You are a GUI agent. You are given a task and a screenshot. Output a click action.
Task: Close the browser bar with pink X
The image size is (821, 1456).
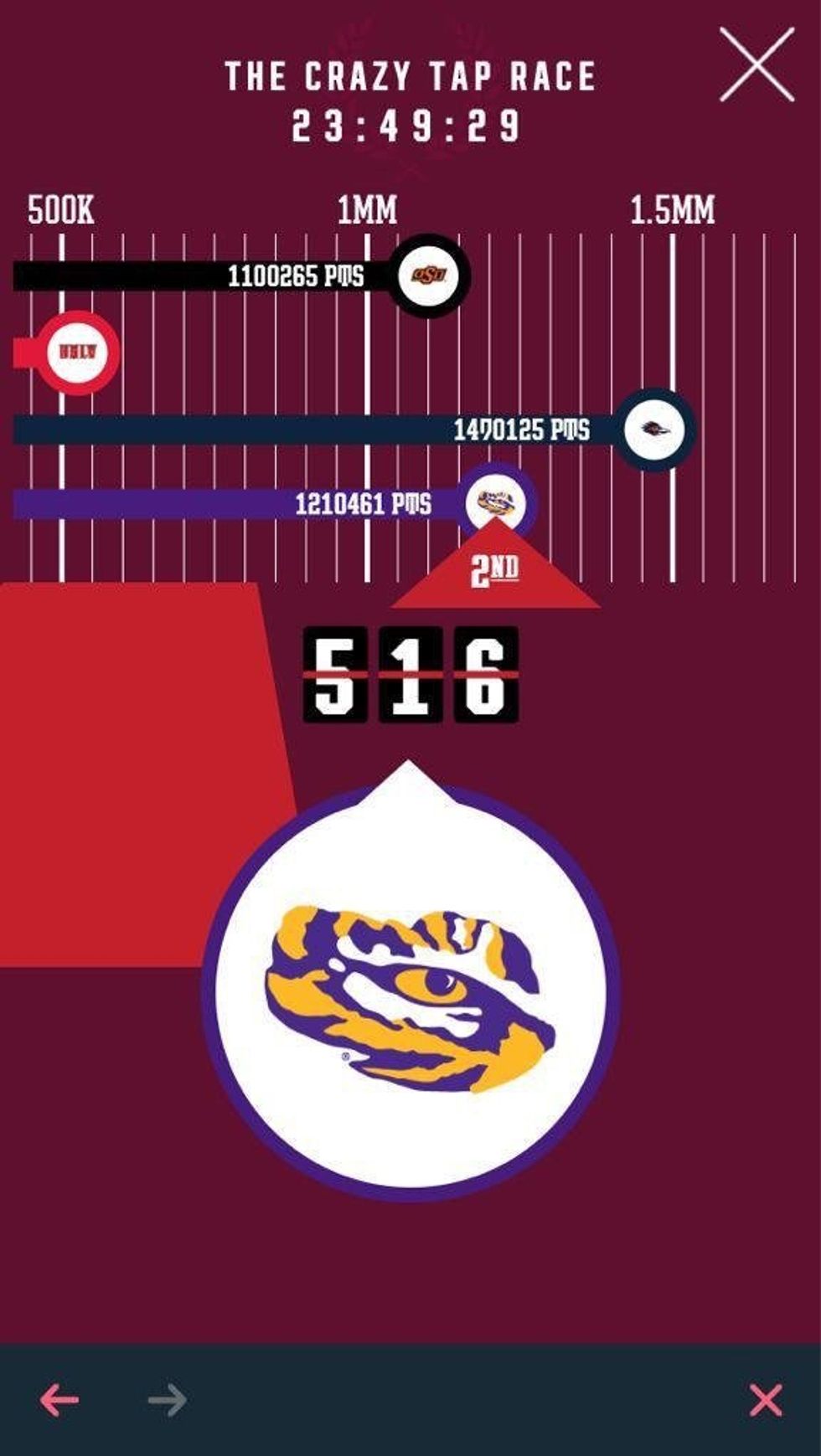click(x=766, y=1400)
